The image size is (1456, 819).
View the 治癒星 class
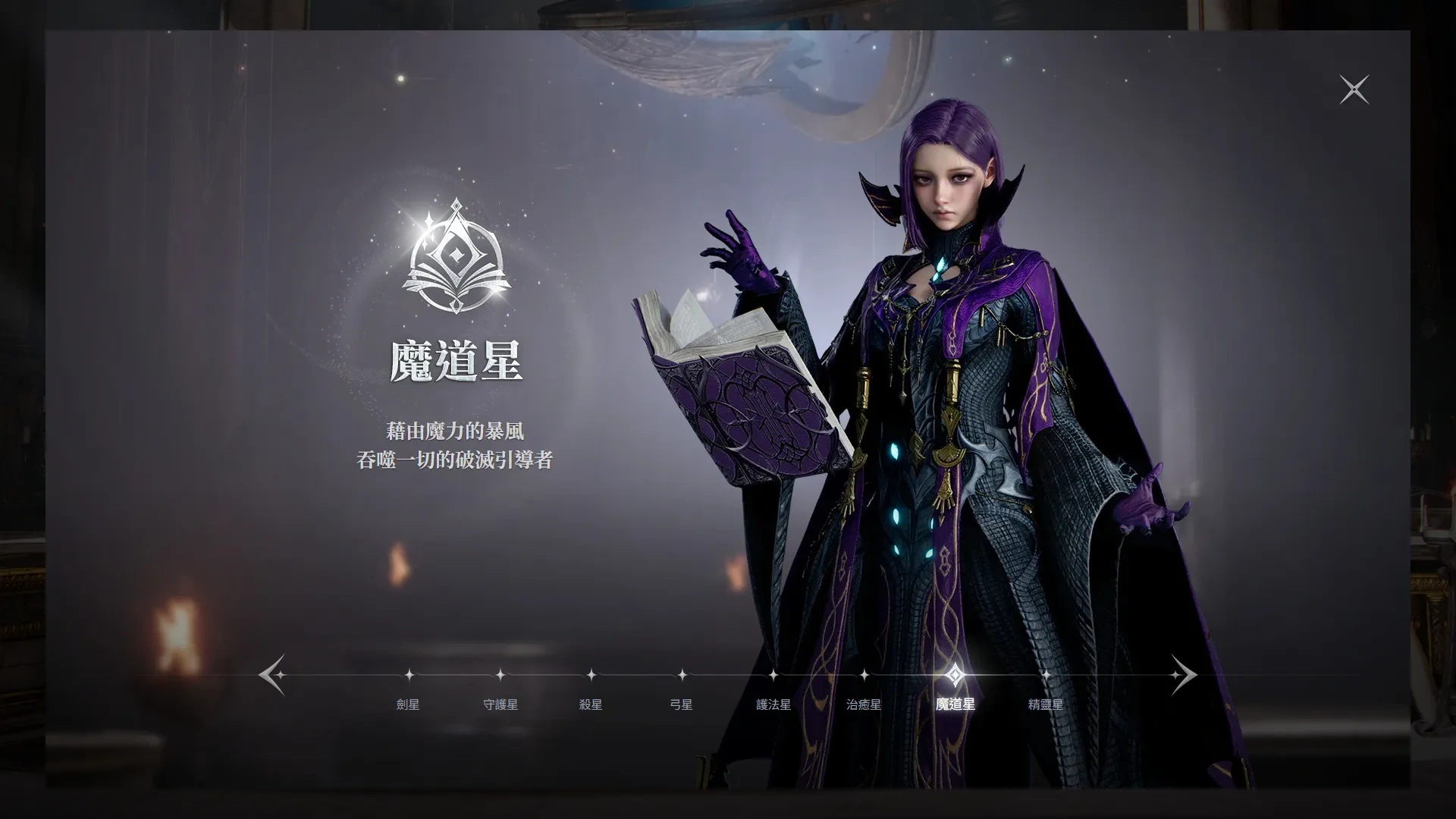[864, 704]
